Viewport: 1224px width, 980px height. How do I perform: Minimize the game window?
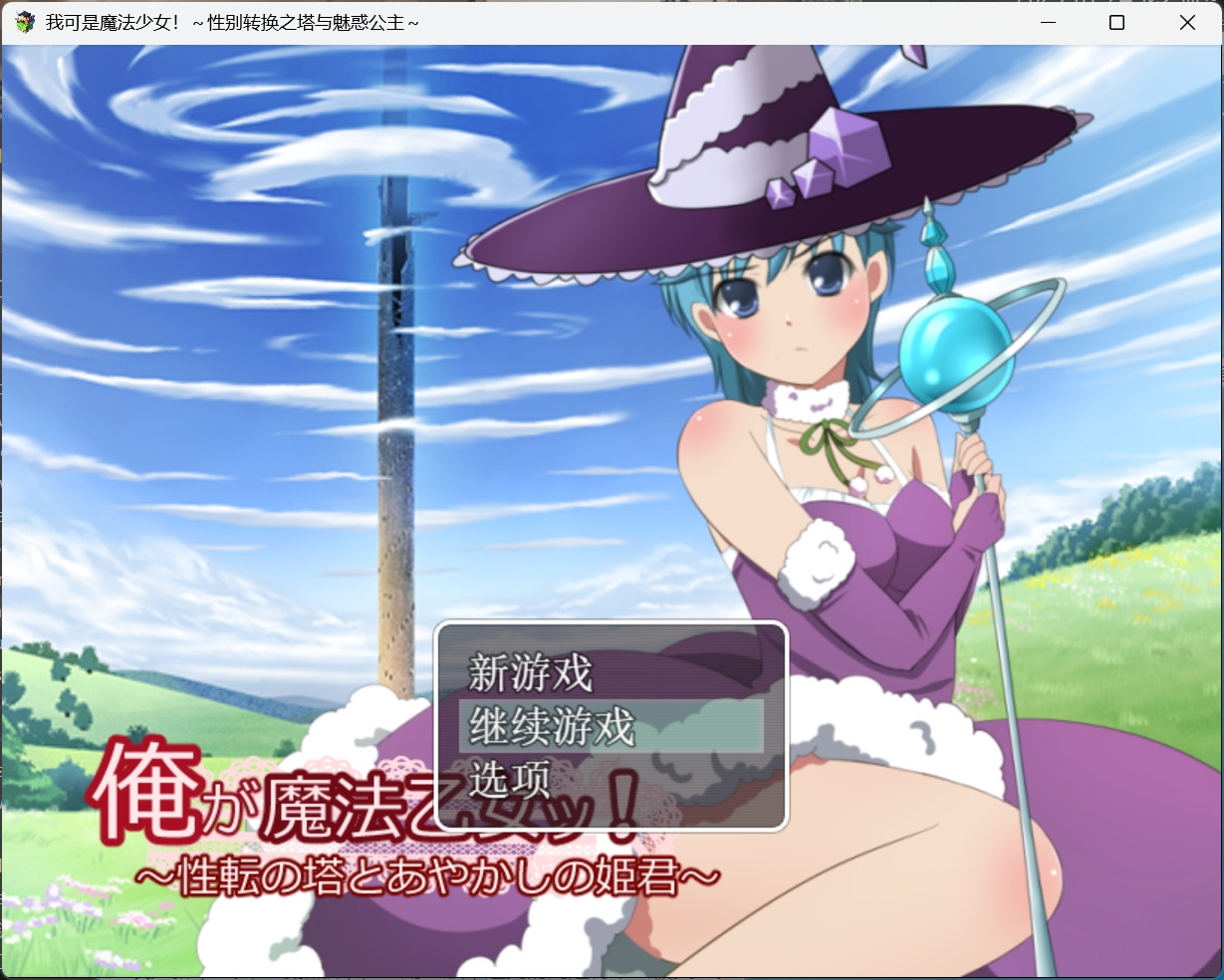pos(1047,22)
